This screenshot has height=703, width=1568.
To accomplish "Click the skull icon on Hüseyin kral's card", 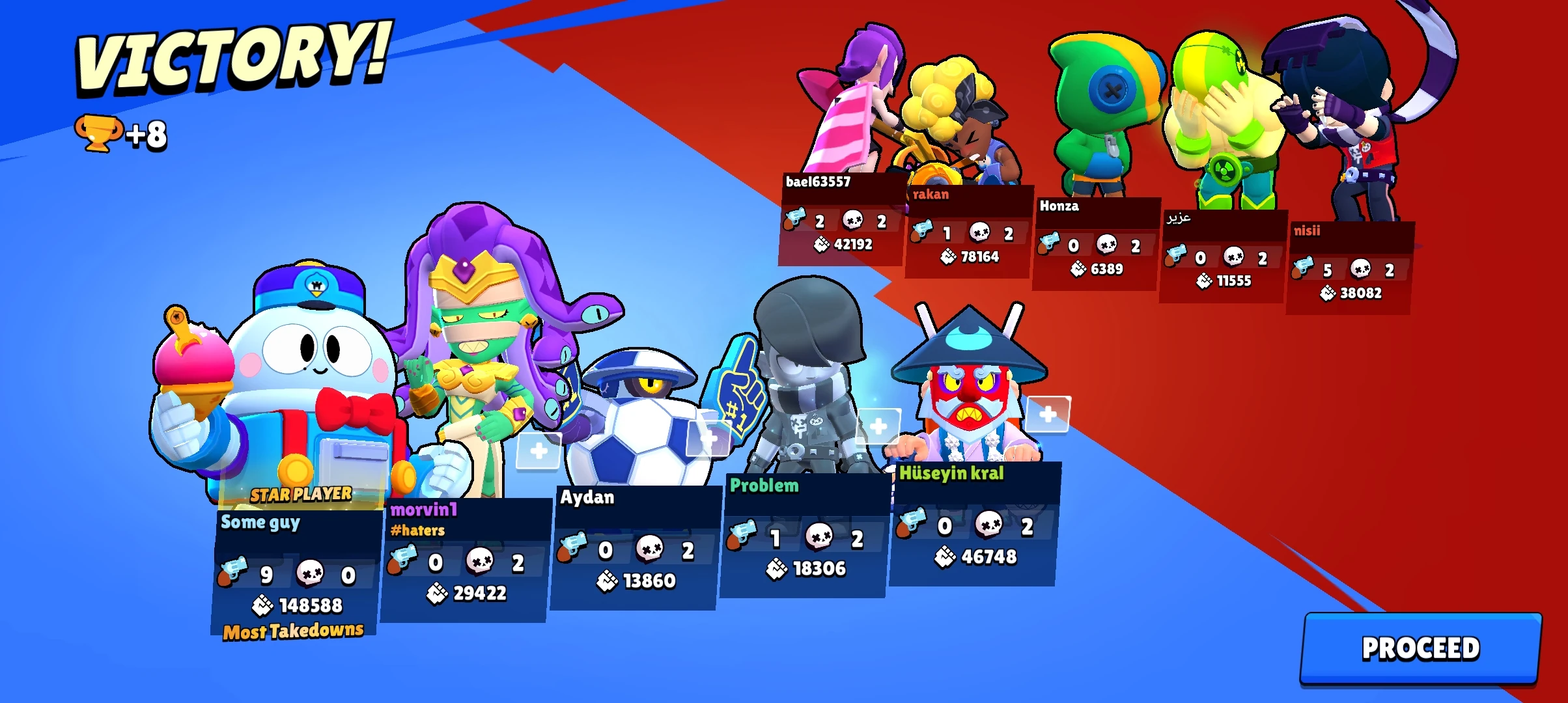I will pyautogui.click(x=990, y=525).
